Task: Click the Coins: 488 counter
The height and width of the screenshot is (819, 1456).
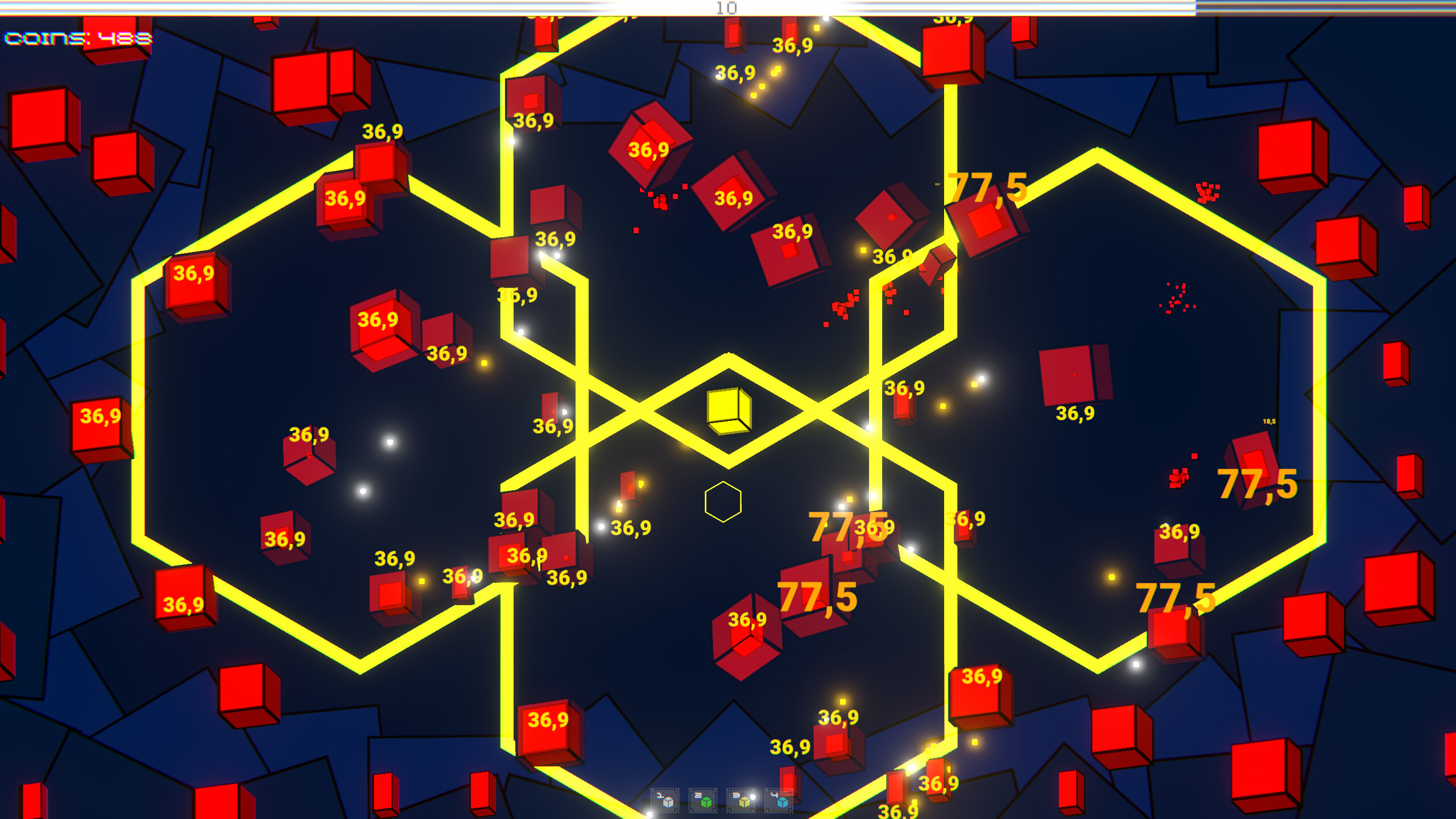Action: pos(77,39)
